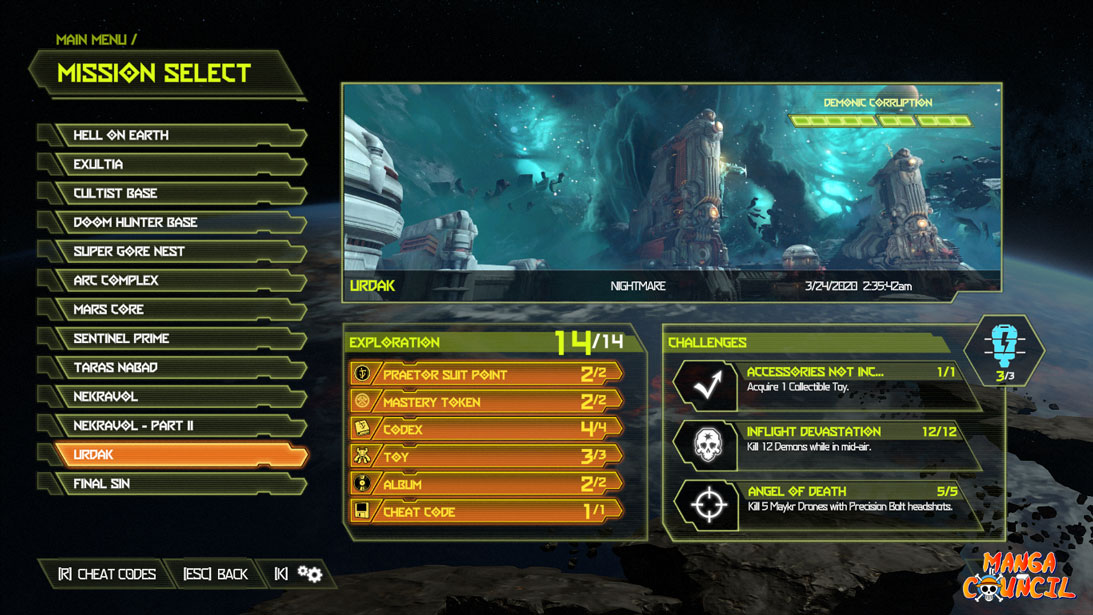The image size is (1093, 615).
Task: Click the highlighted Urdak mission
Action: [170, 454]
